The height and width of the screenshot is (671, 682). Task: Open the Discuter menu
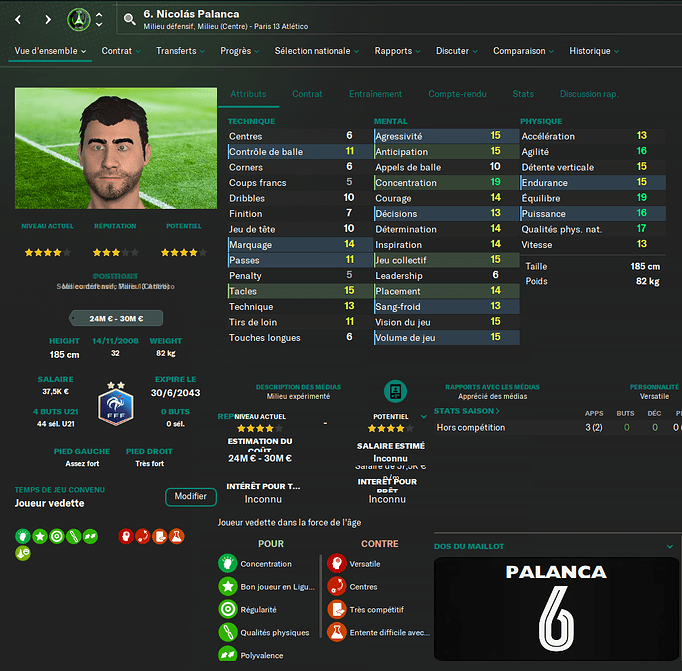coord(457,51)
